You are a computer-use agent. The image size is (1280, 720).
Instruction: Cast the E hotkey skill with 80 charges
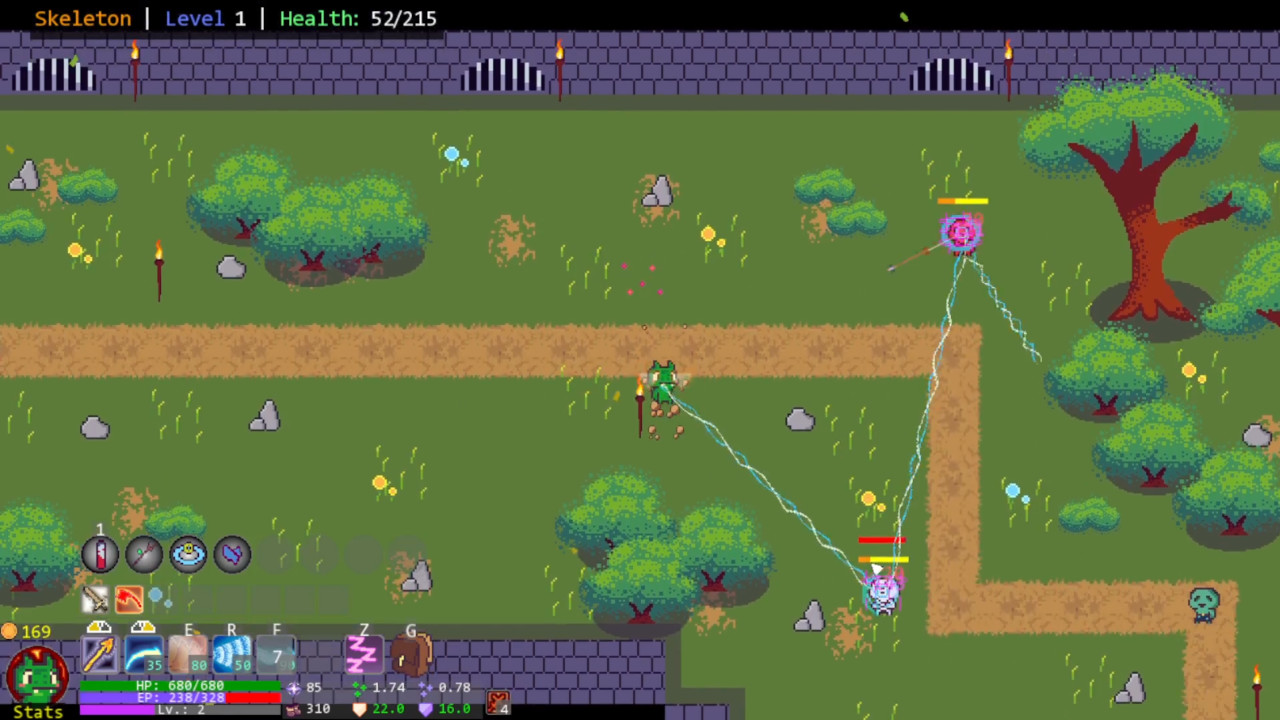(189, 655)
